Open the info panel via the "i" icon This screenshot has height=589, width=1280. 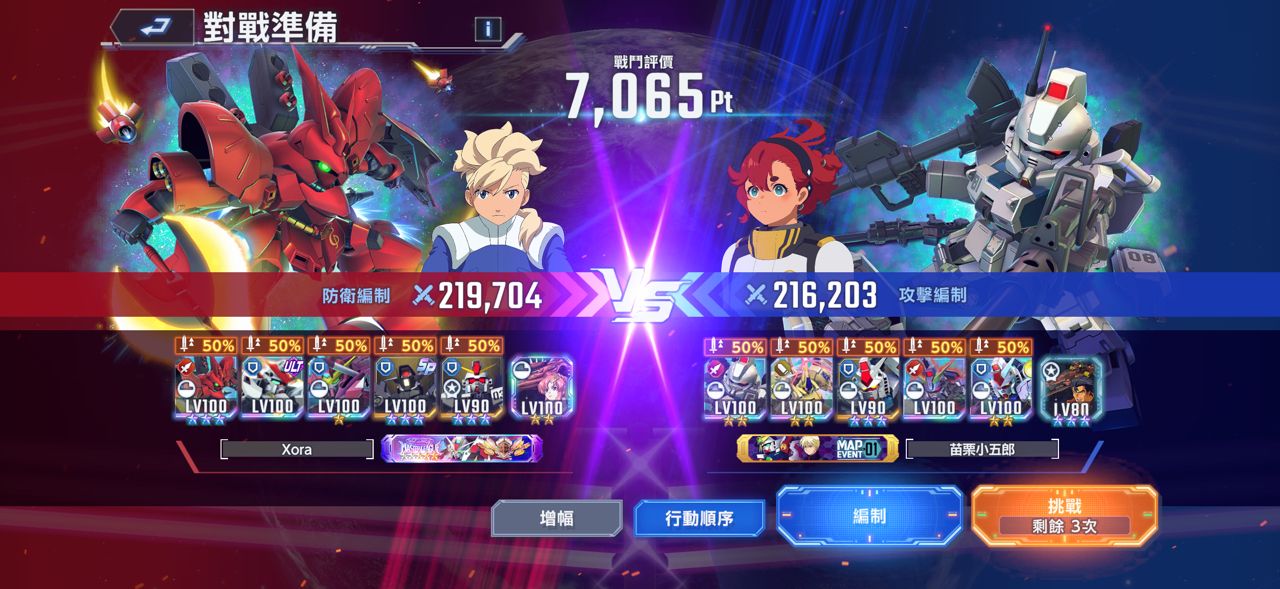pyautogui.click(x=487, y=29)
